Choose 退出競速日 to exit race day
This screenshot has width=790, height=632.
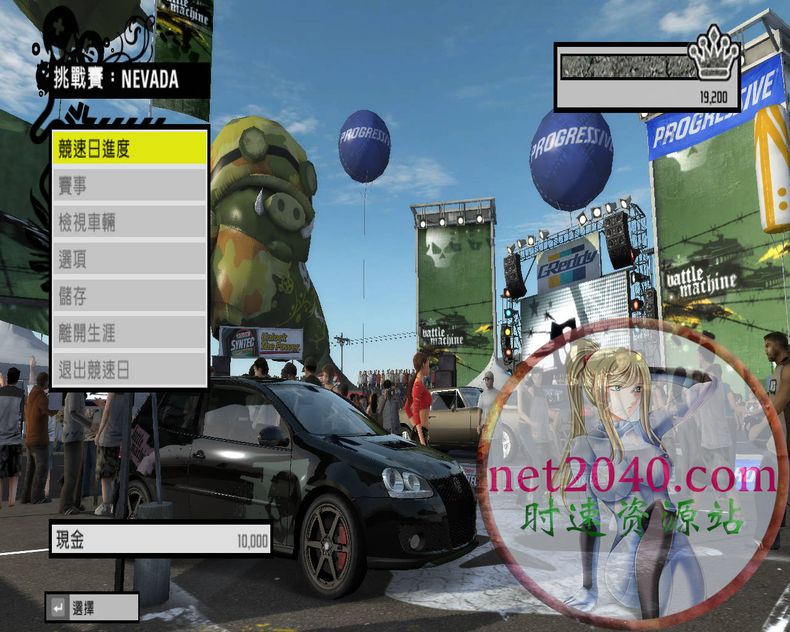click(129, 370)
